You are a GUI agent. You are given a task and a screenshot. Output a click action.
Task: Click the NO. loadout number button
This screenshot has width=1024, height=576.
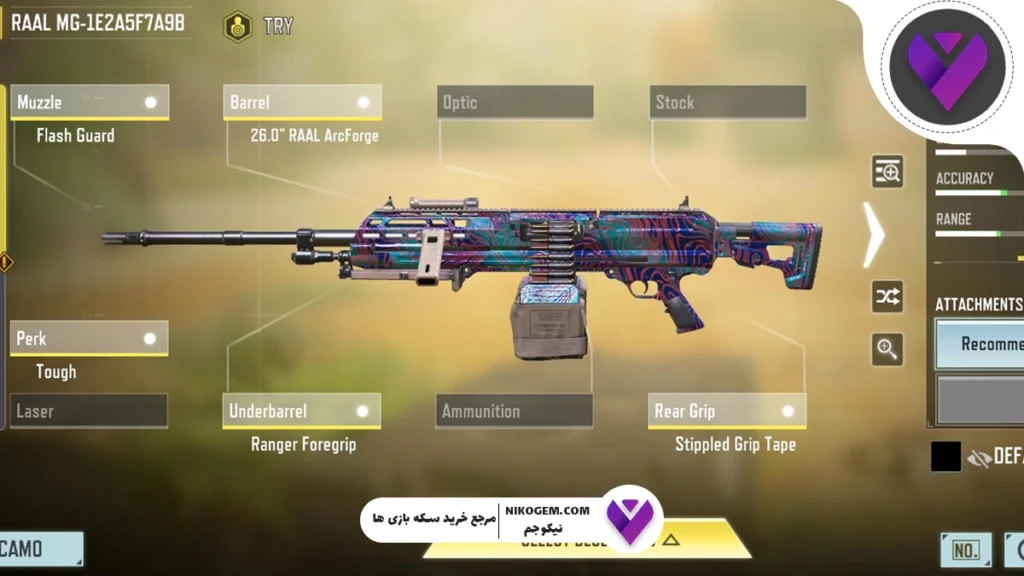pos(966,550)
